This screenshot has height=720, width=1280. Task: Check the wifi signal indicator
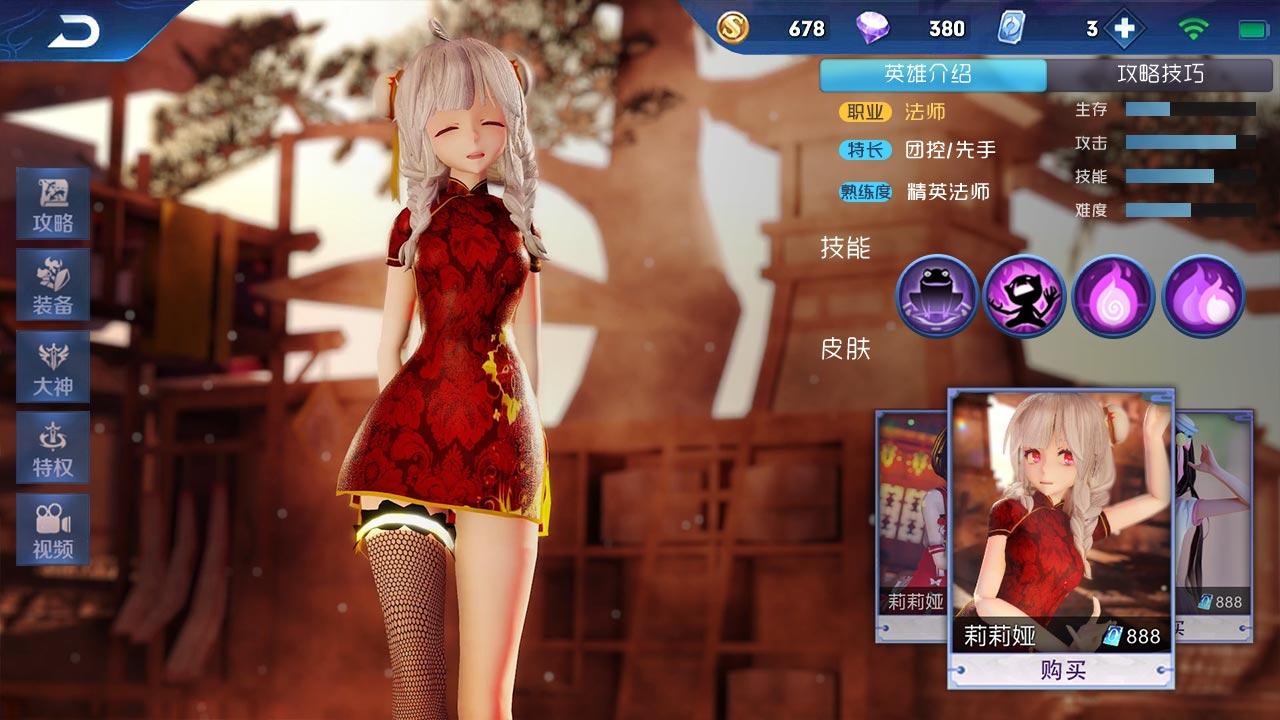point(1192,29)
